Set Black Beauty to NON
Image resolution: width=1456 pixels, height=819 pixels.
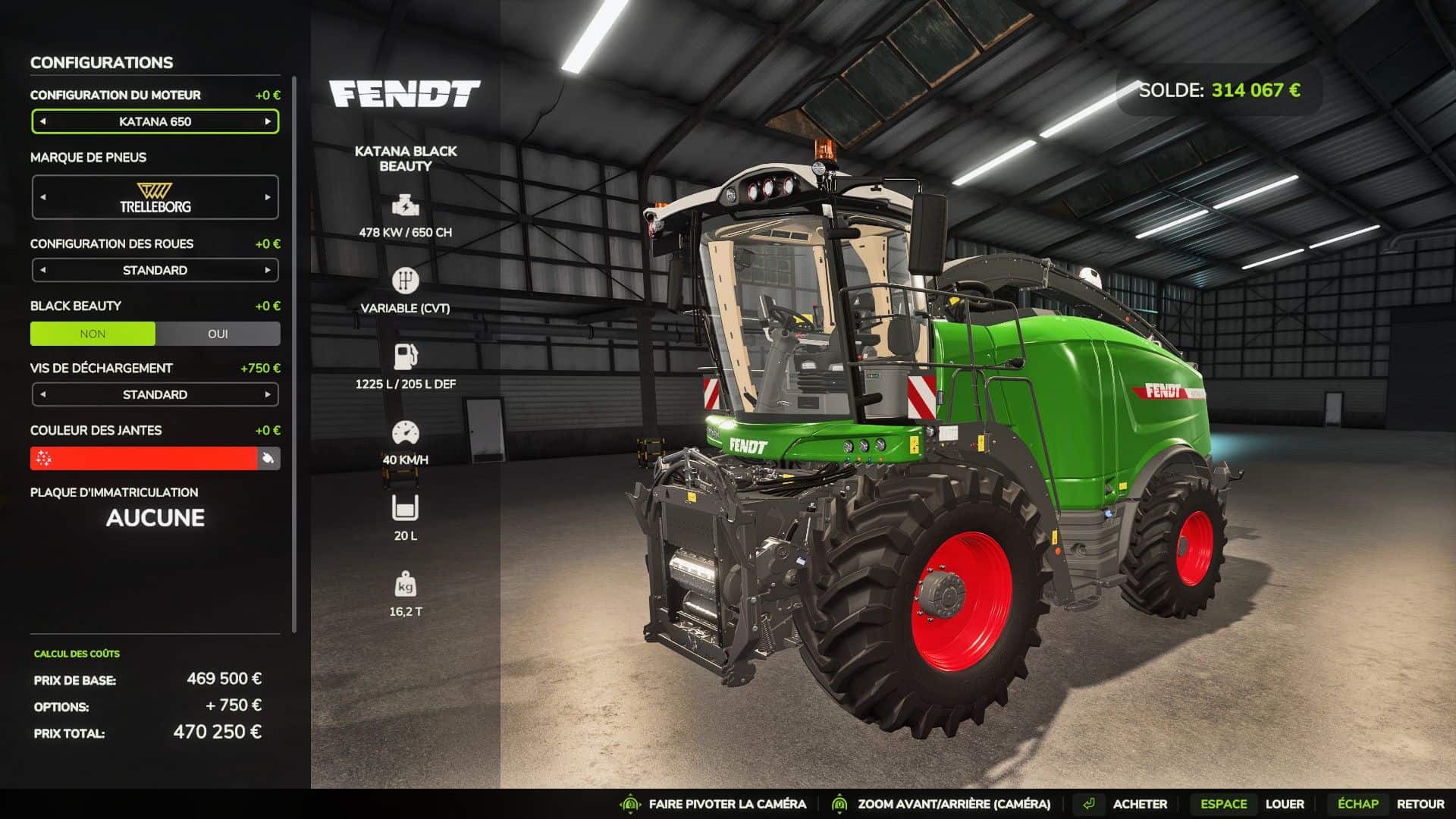pos(93,334)
